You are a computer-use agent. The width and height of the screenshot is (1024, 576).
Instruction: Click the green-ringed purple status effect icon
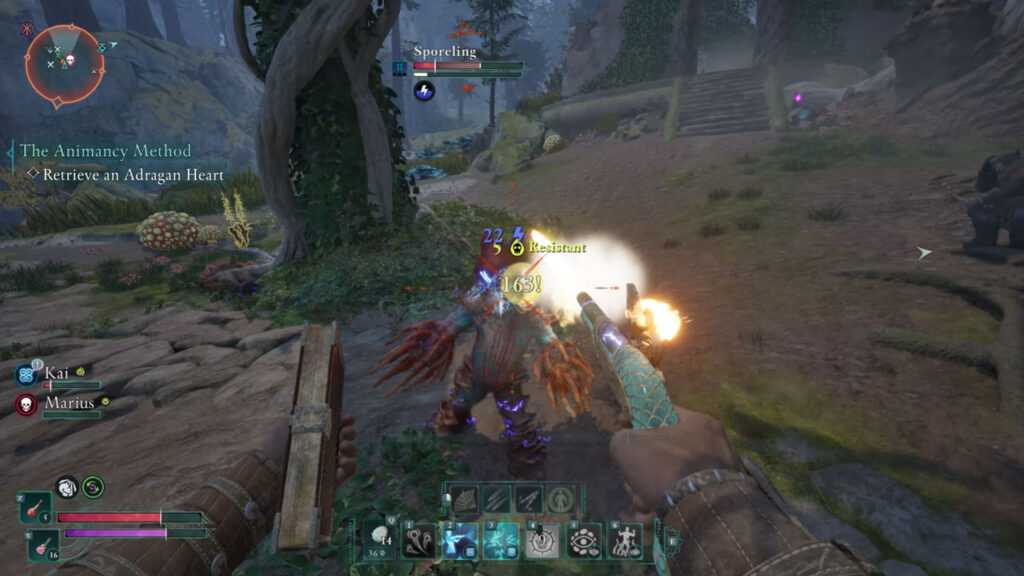(x=94, y=486)
